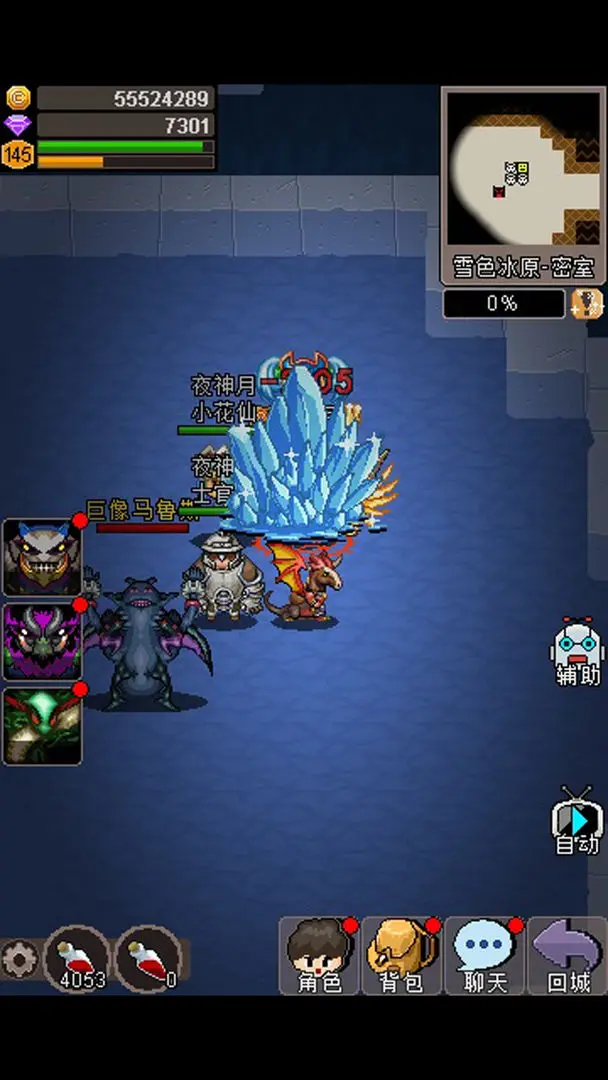Toggle 自动 auto-battle

click(x=577, y=822)
